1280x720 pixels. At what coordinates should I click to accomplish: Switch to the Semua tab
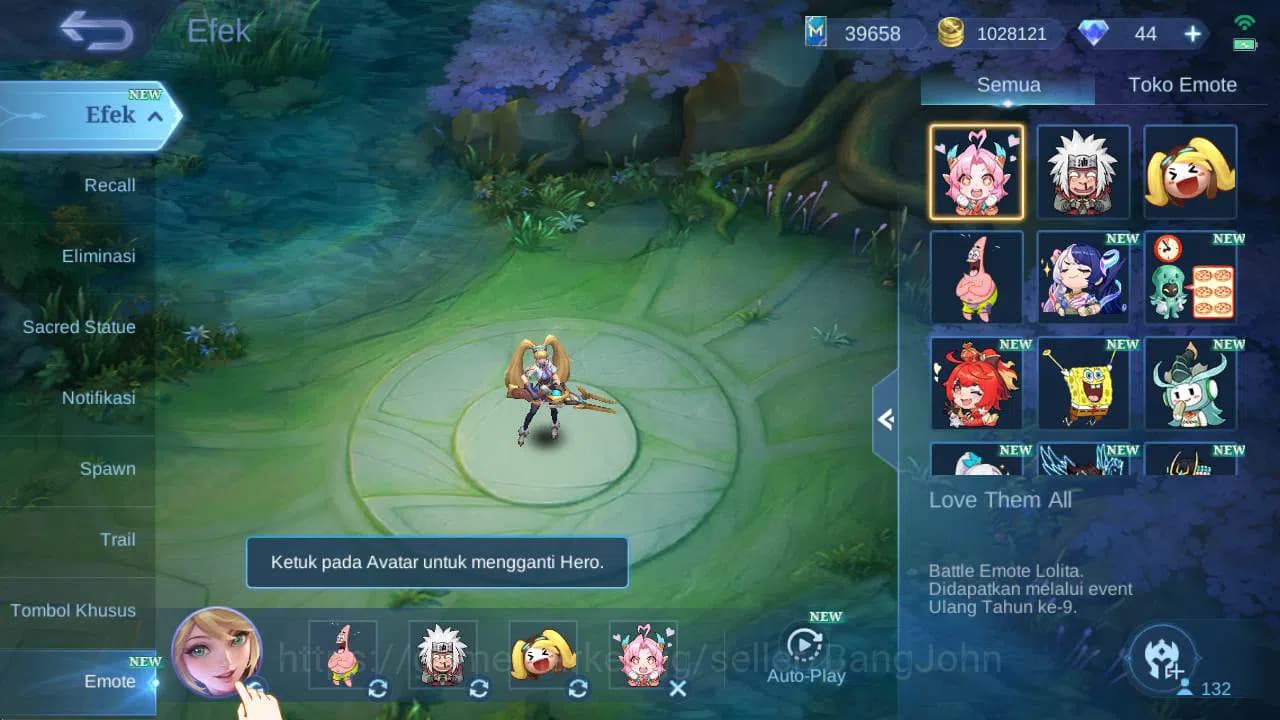click(1007, 85)
